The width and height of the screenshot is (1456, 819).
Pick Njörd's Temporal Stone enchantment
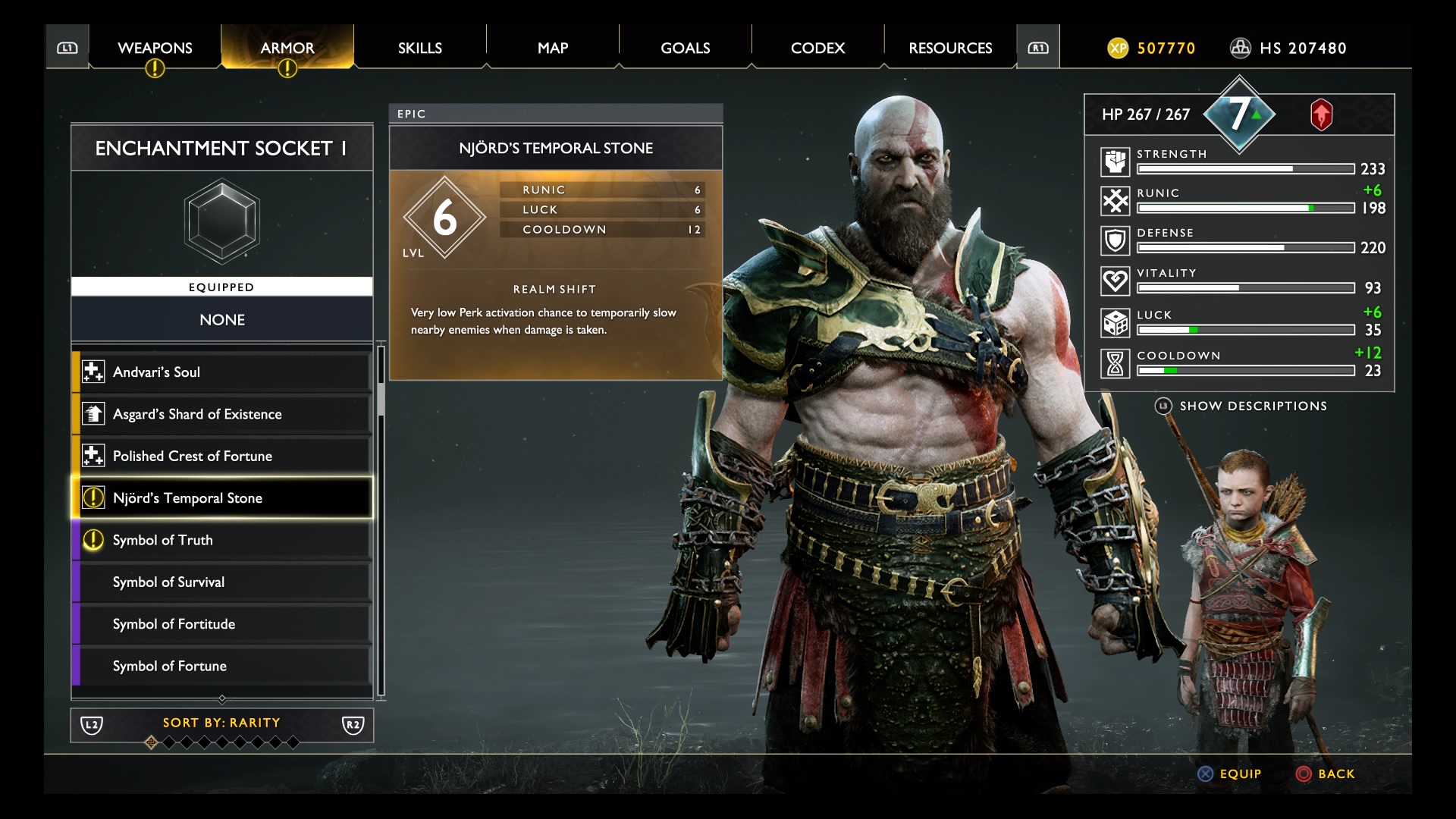click(222, 498)
